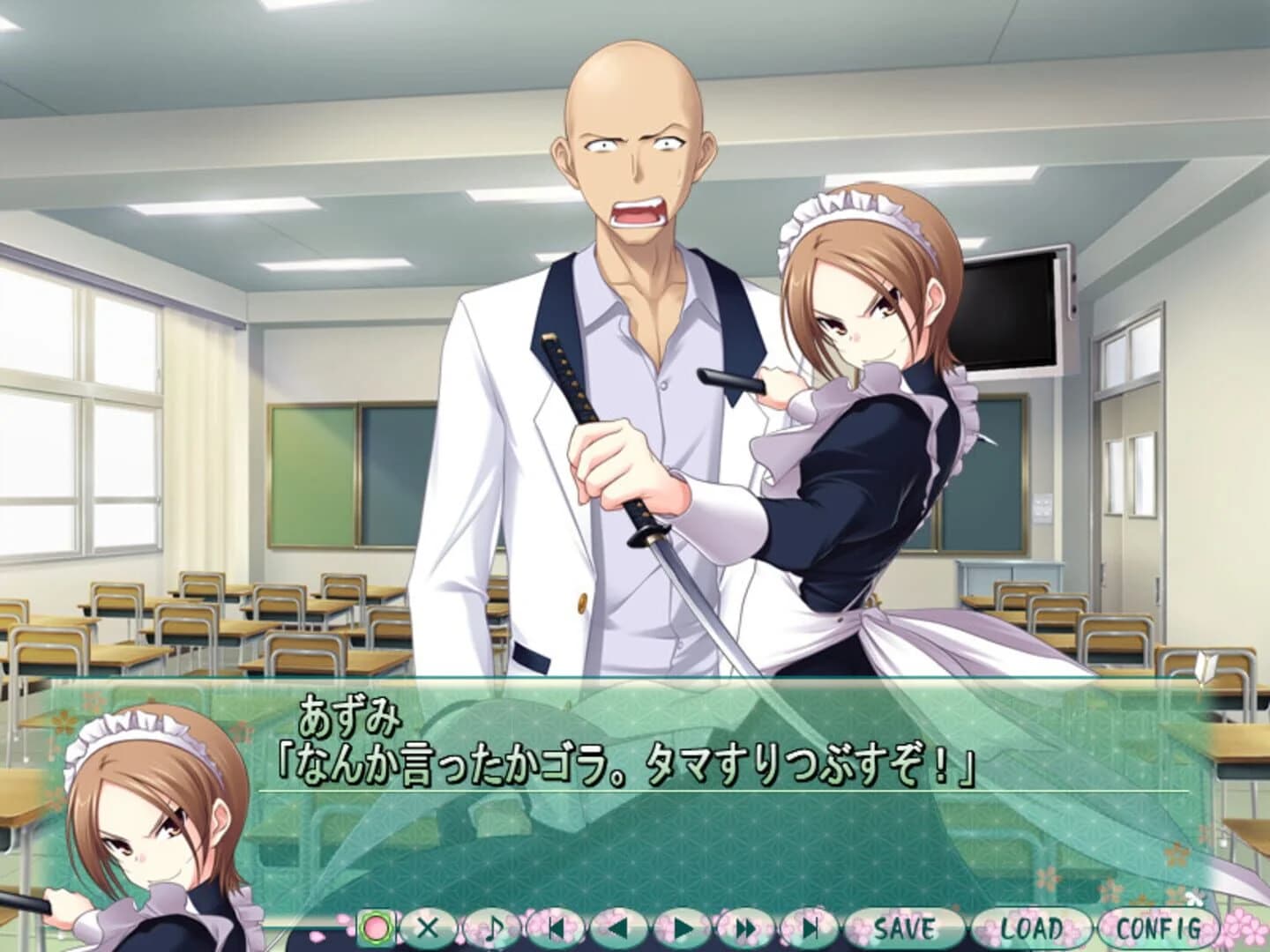The height and width of the screenshot is (952, 1270).
Task: Hide the message window with the X icon
Action: coord(429,926)
